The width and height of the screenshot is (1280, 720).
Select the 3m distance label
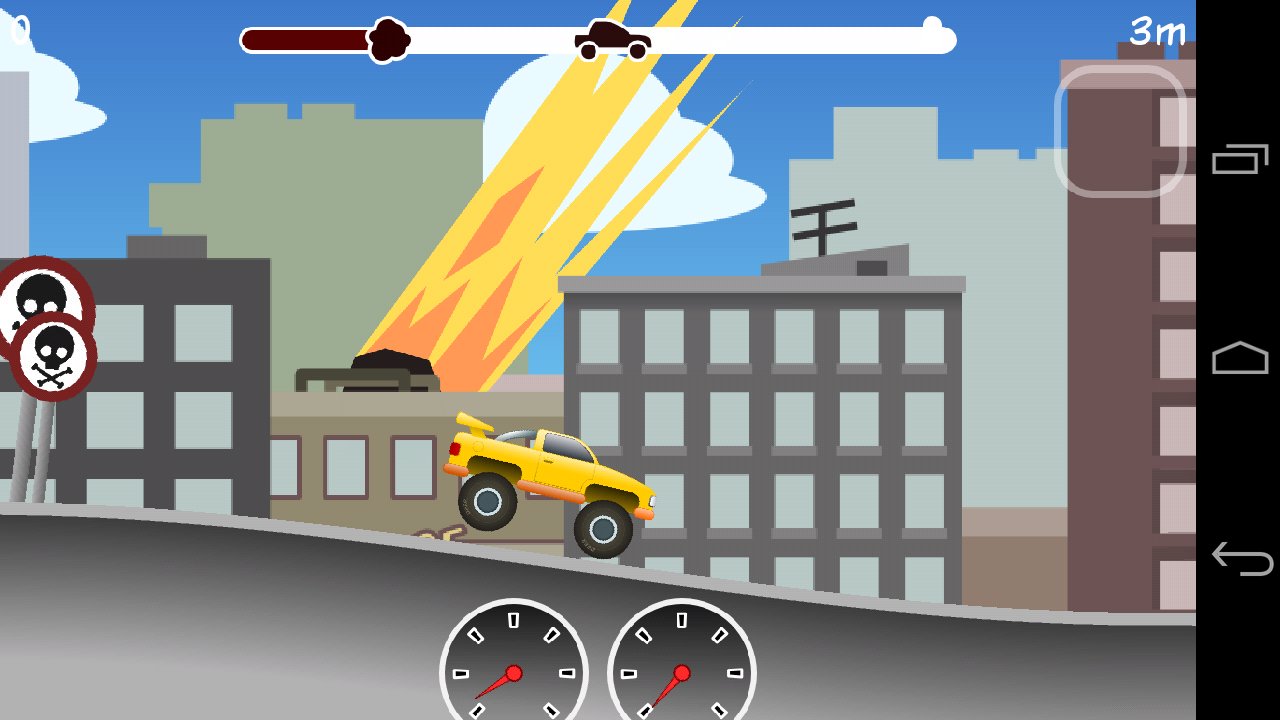pos(1155,32)
